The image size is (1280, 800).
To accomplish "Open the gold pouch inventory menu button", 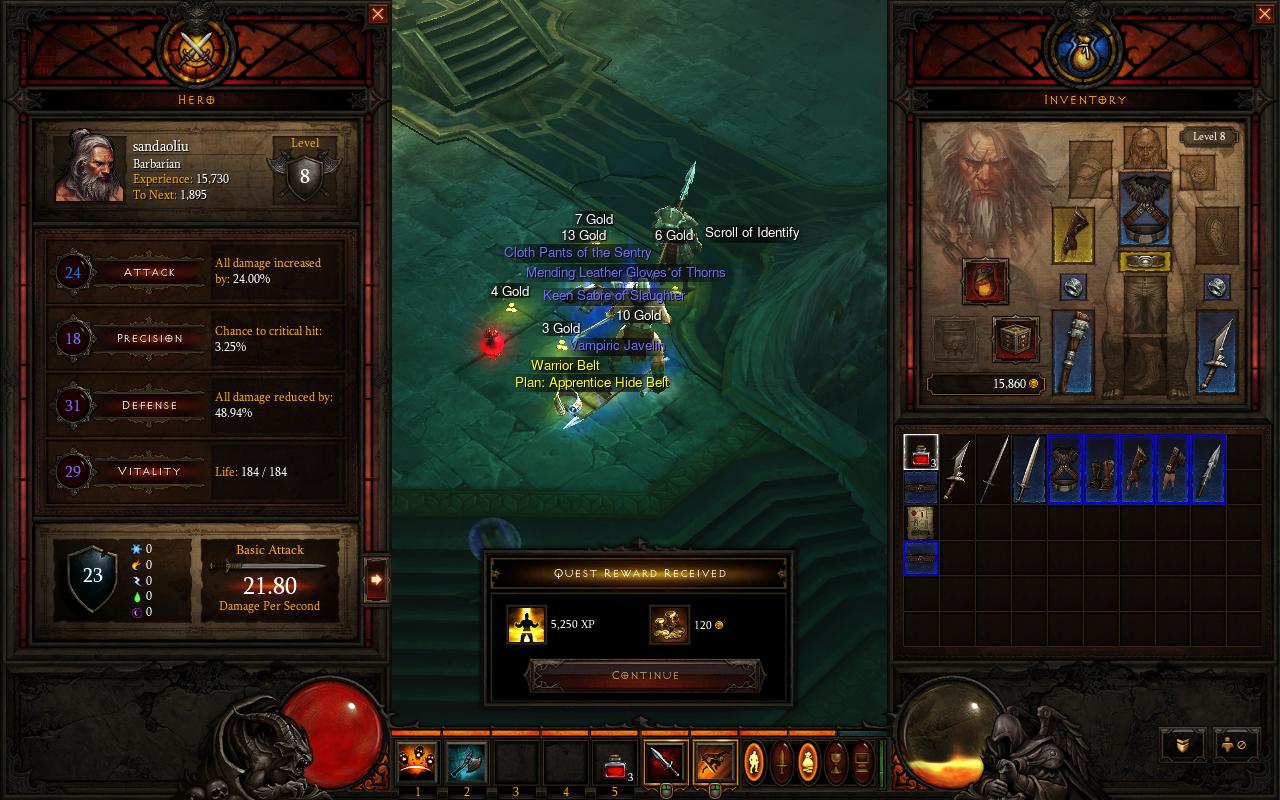I will [808, 762].
